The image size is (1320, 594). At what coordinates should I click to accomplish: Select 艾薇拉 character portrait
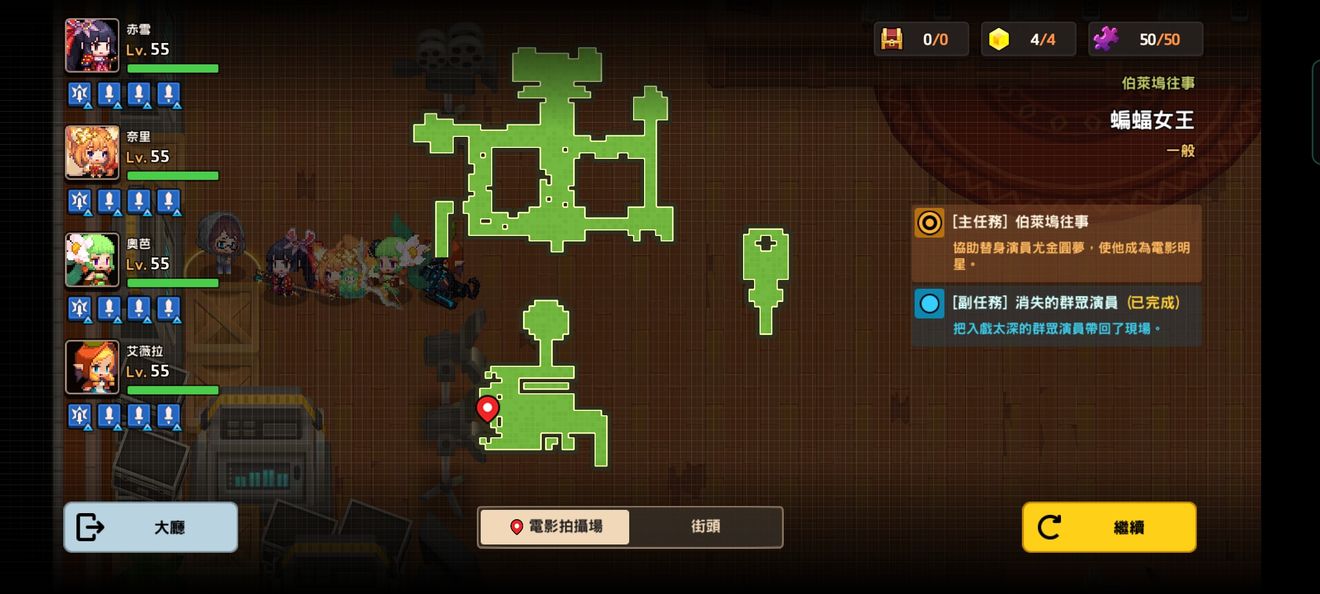(x=92, y=367)
